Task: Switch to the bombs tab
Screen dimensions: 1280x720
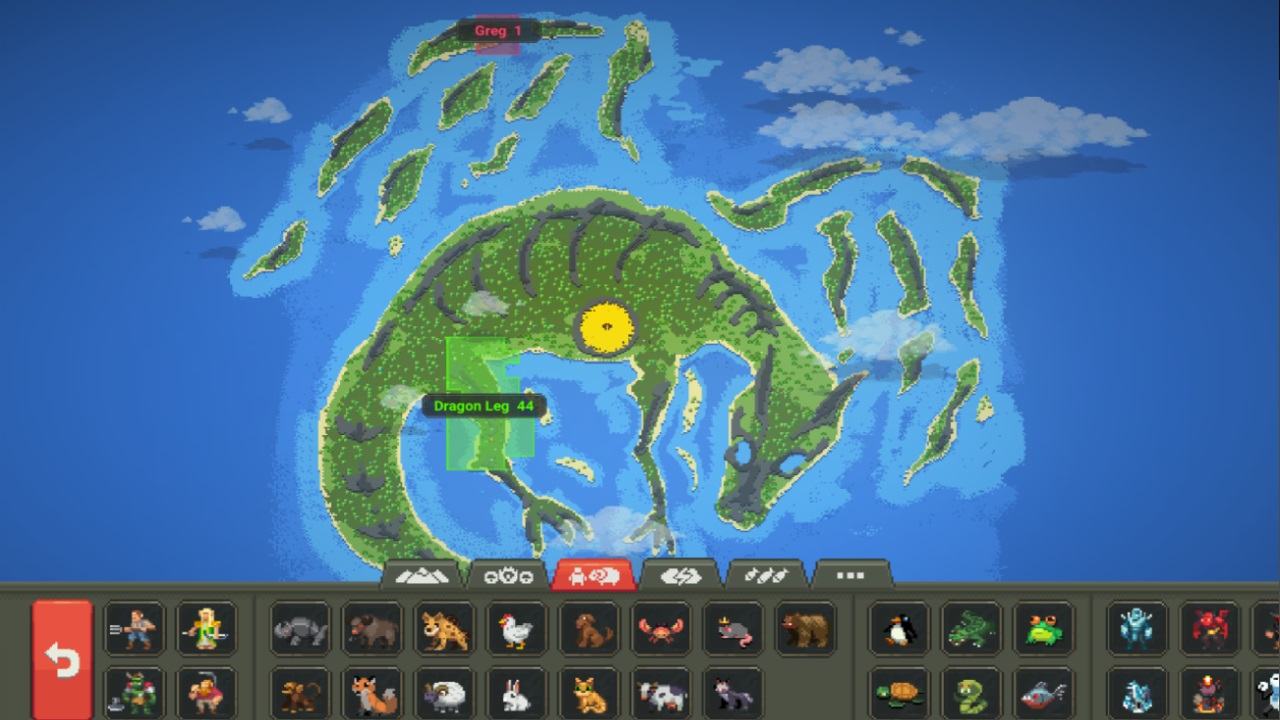Action: pos(765,576)
